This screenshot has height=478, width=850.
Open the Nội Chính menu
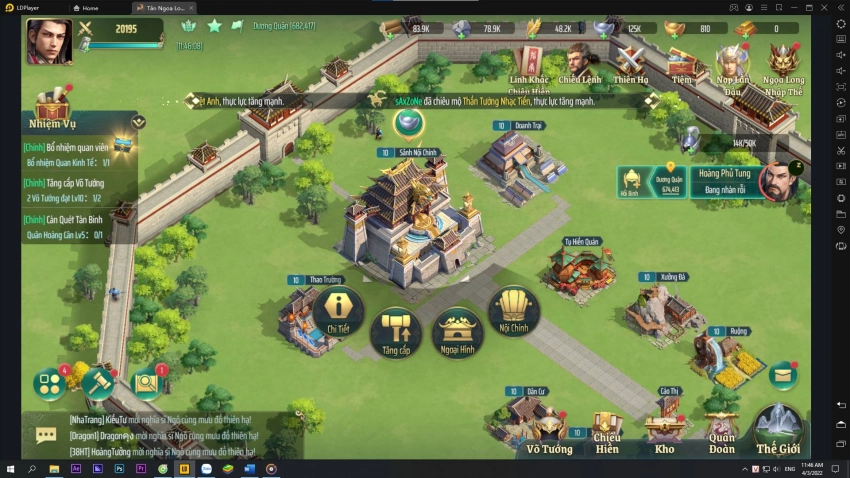tap(513, 311)
